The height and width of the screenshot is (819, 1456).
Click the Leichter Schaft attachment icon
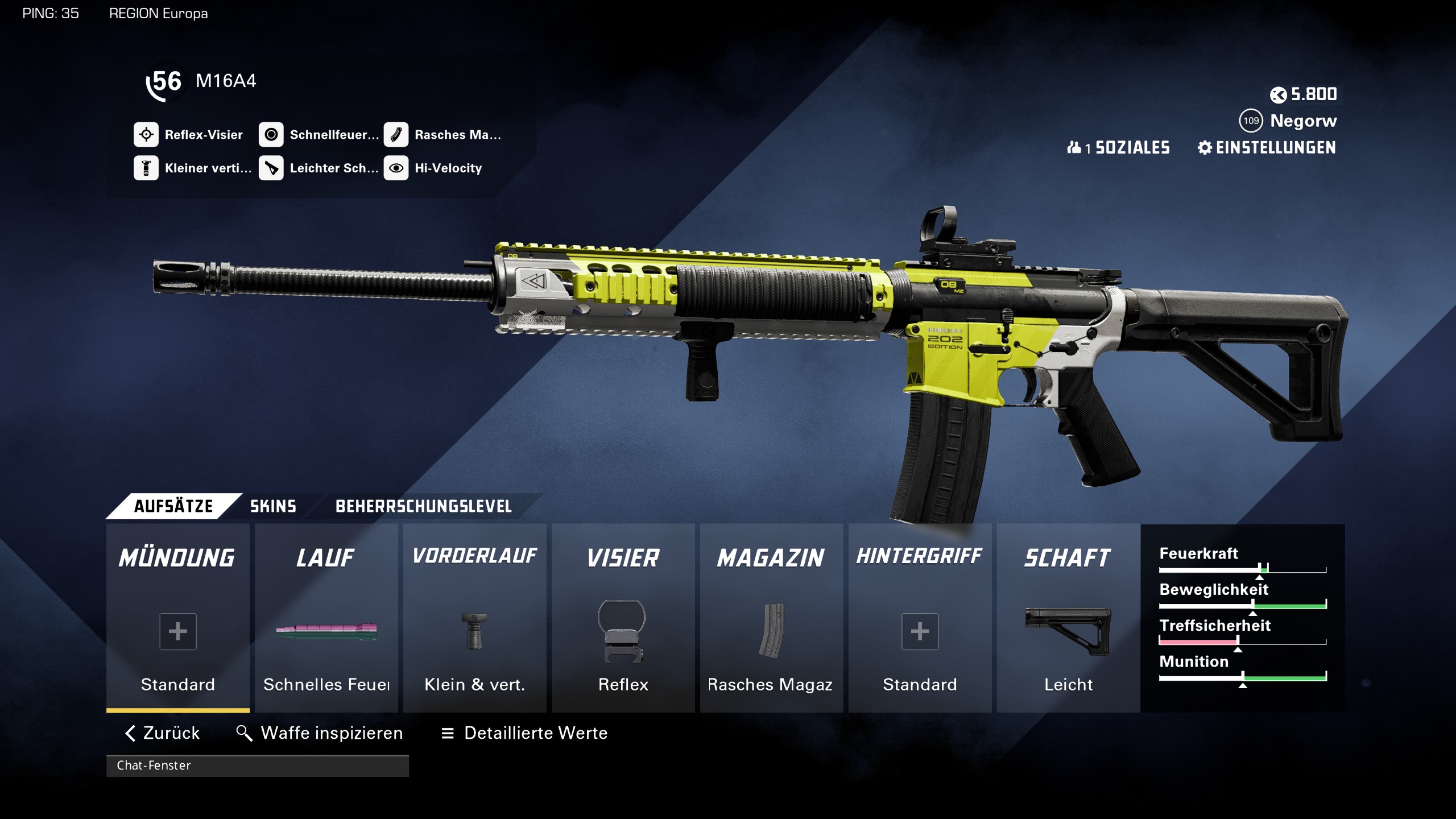pos(272,168)
